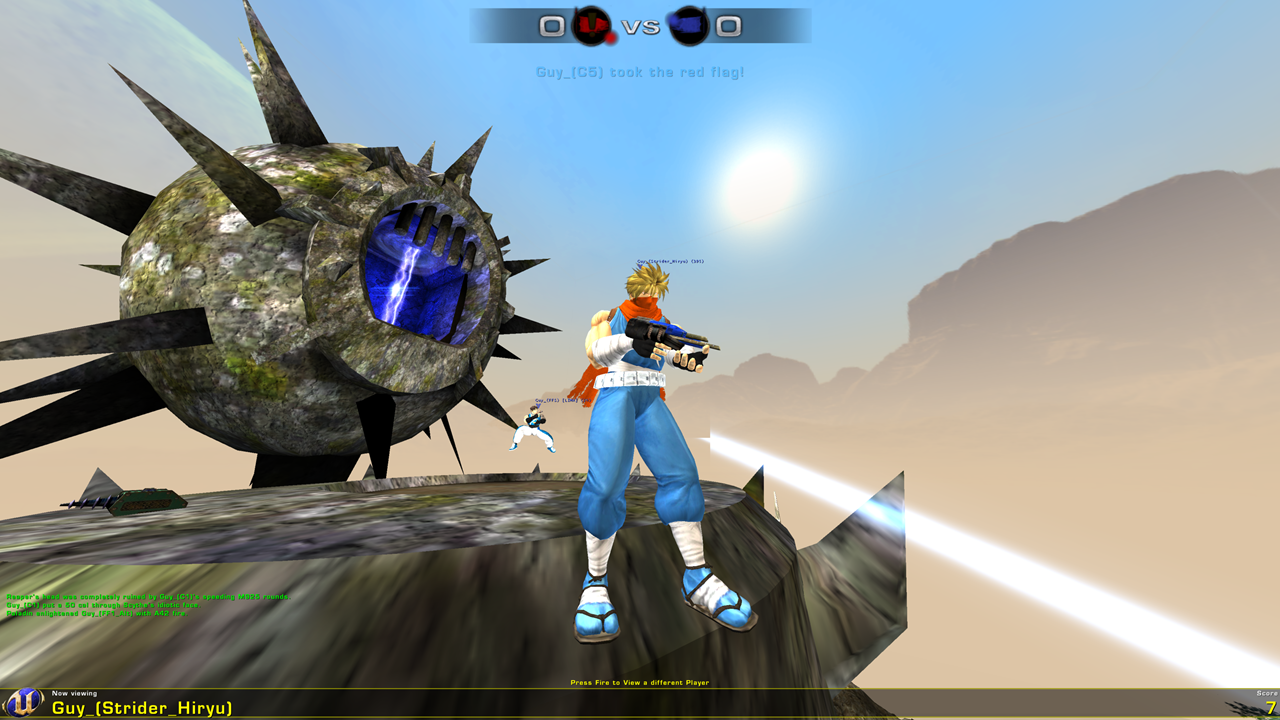Click the 'Press Fire to View a different Player' prompt
The width and height of the screenshot is (1280, 720).
tap(639, 681)
